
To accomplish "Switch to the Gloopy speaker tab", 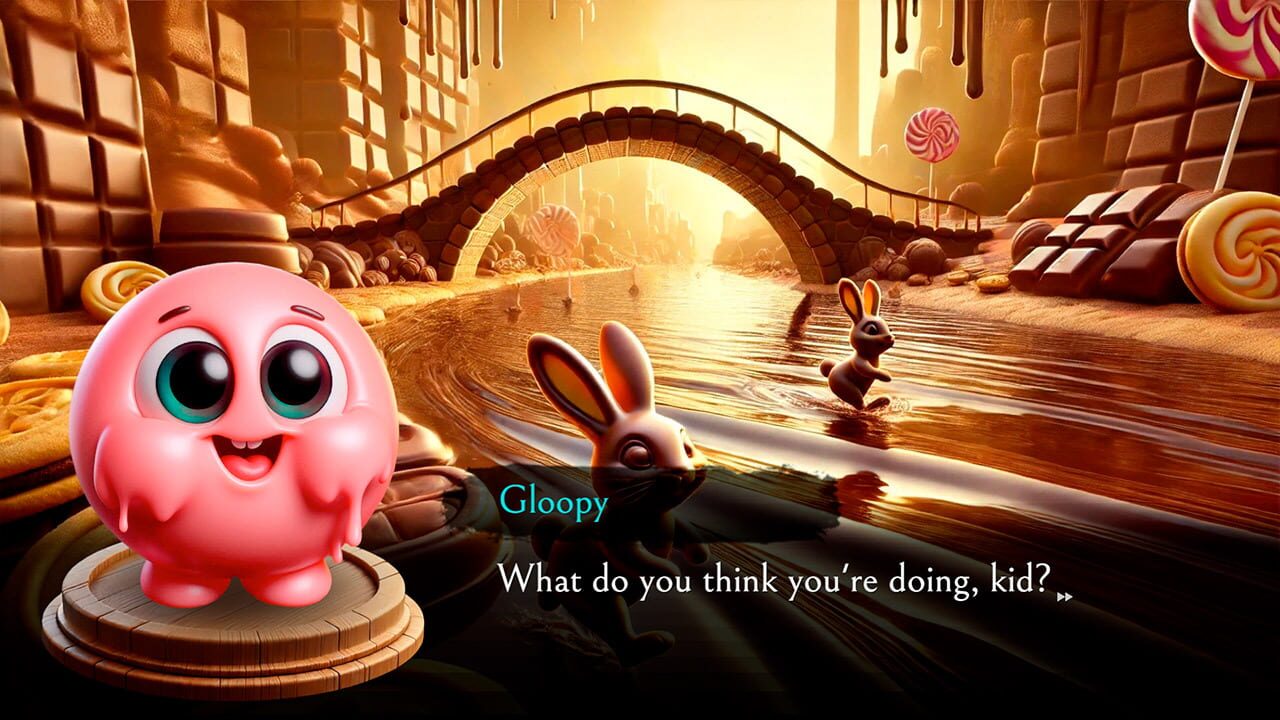I will pyautogui.click(x=553, y=501).
